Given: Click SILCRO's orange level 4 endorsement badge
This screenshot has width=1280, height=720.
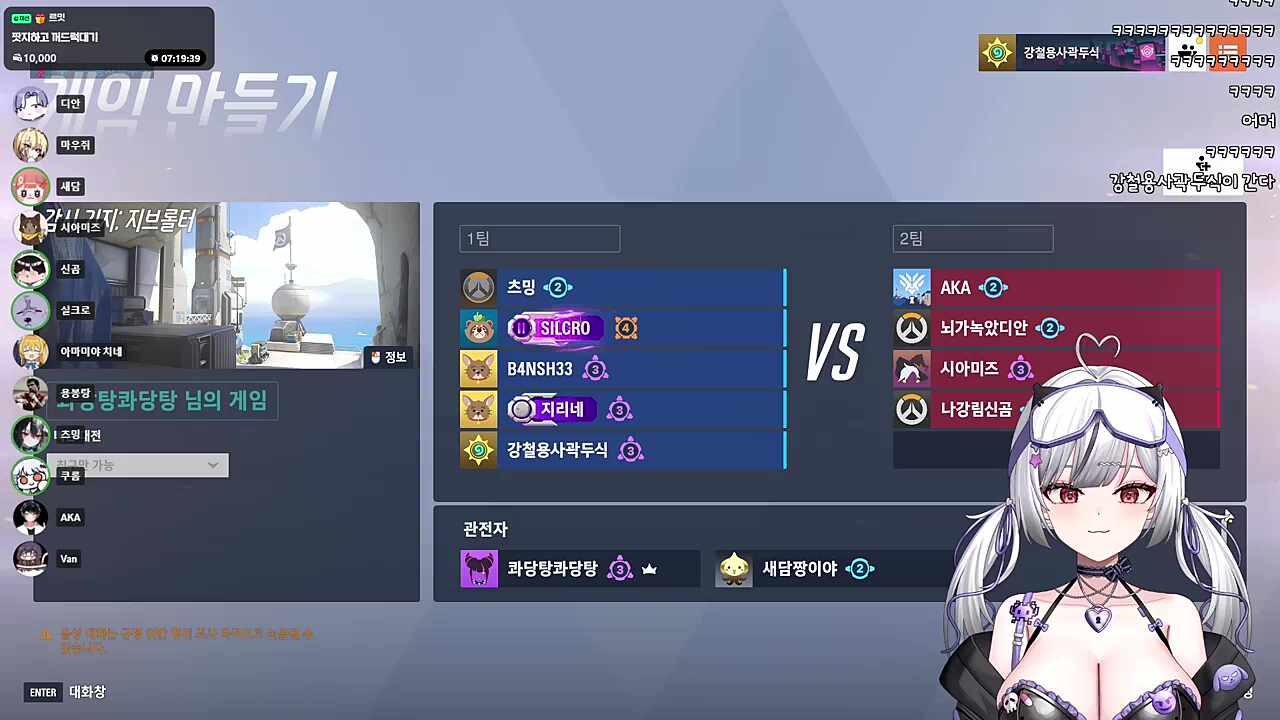Looking at the screenshot, I should tap(625, 328).
